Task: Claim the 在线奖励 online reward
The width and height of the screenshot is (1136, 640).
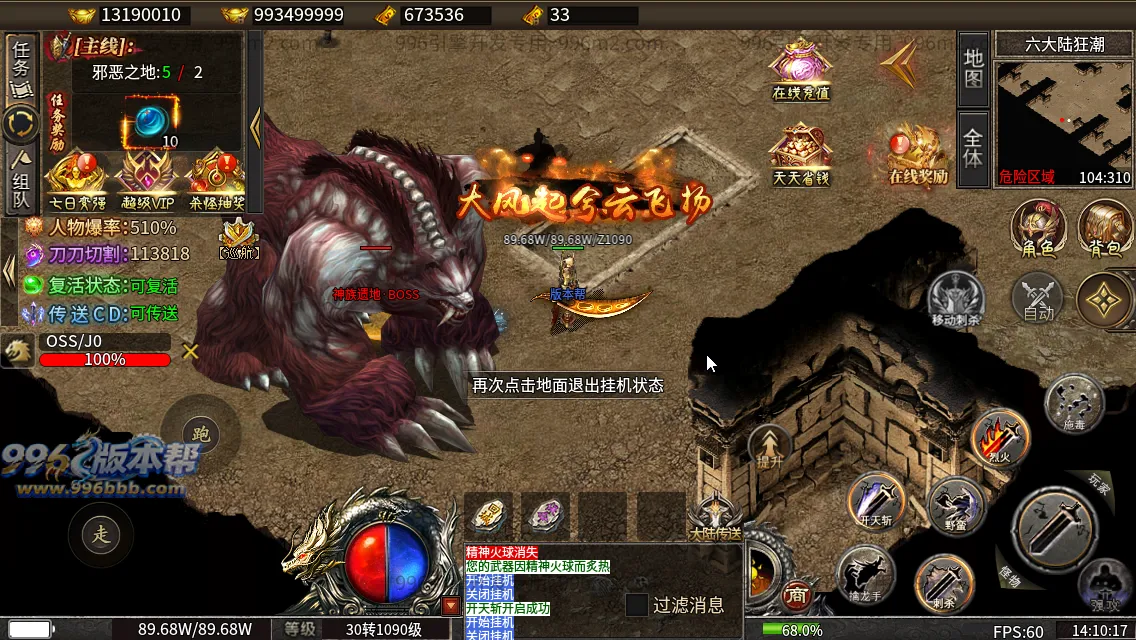Action: pos(918,153)
